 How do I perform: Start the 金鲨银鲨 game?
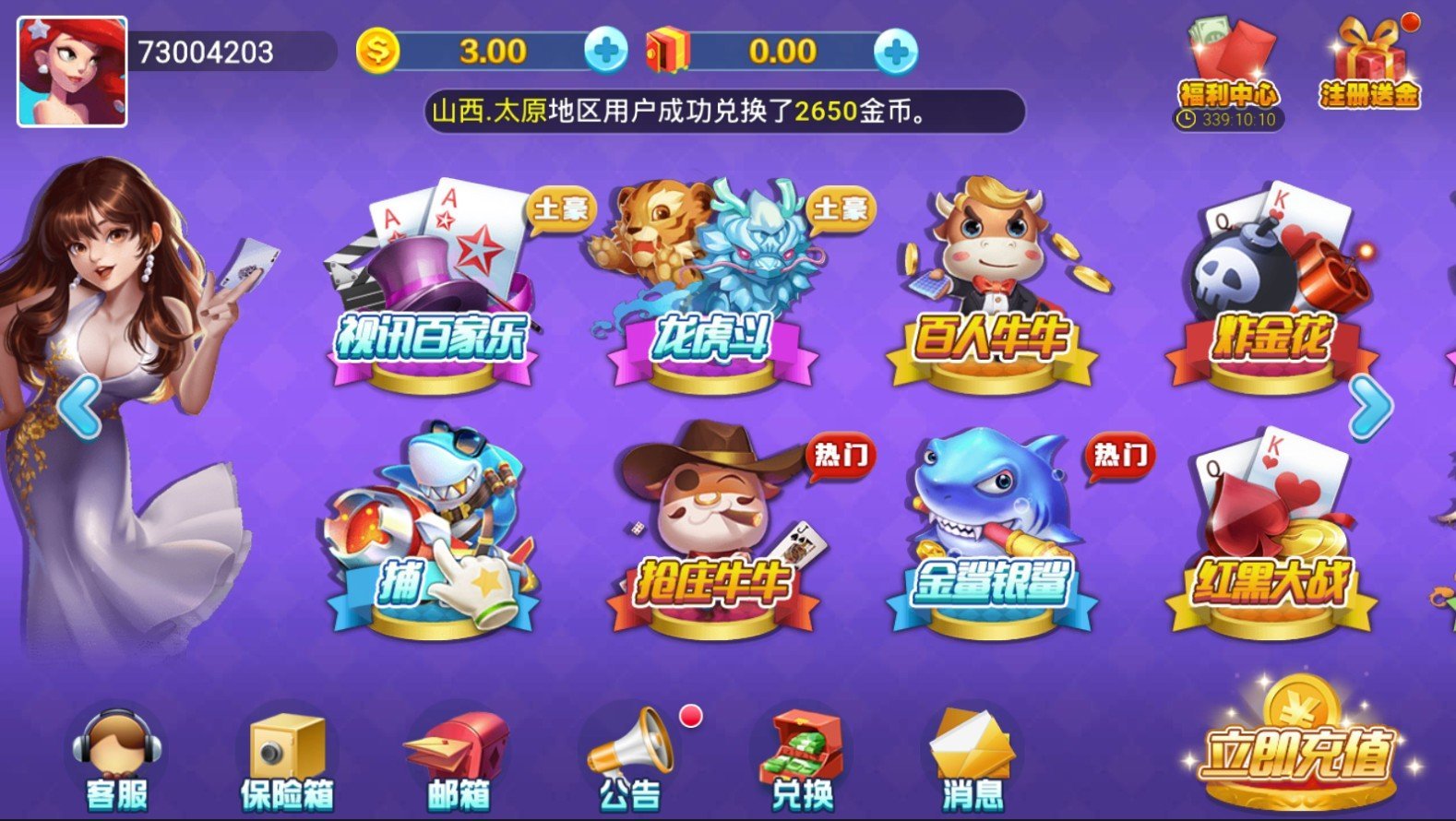[x=991, y=535]
